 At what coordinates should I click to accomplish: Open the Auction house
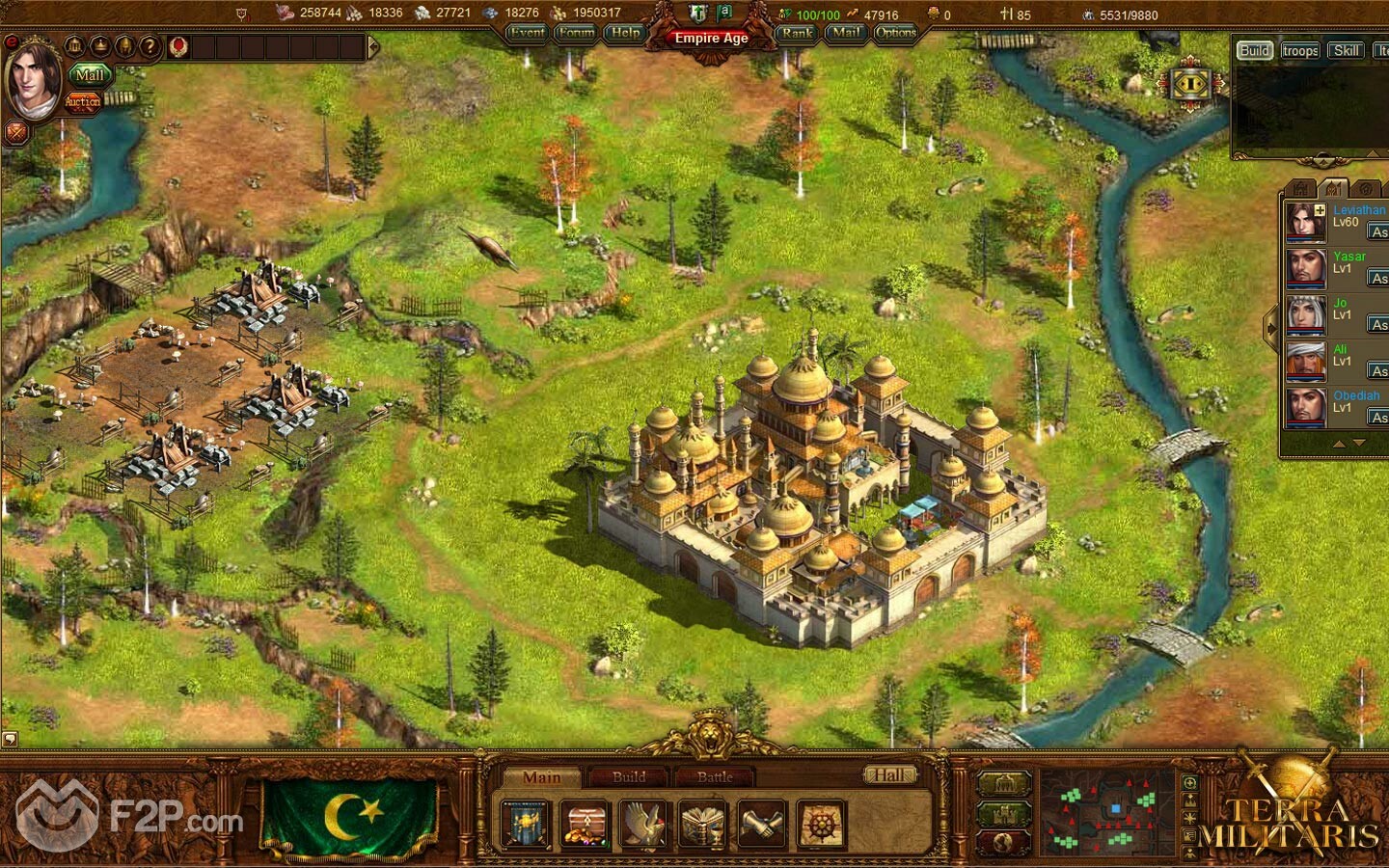[x=83, y=101]
